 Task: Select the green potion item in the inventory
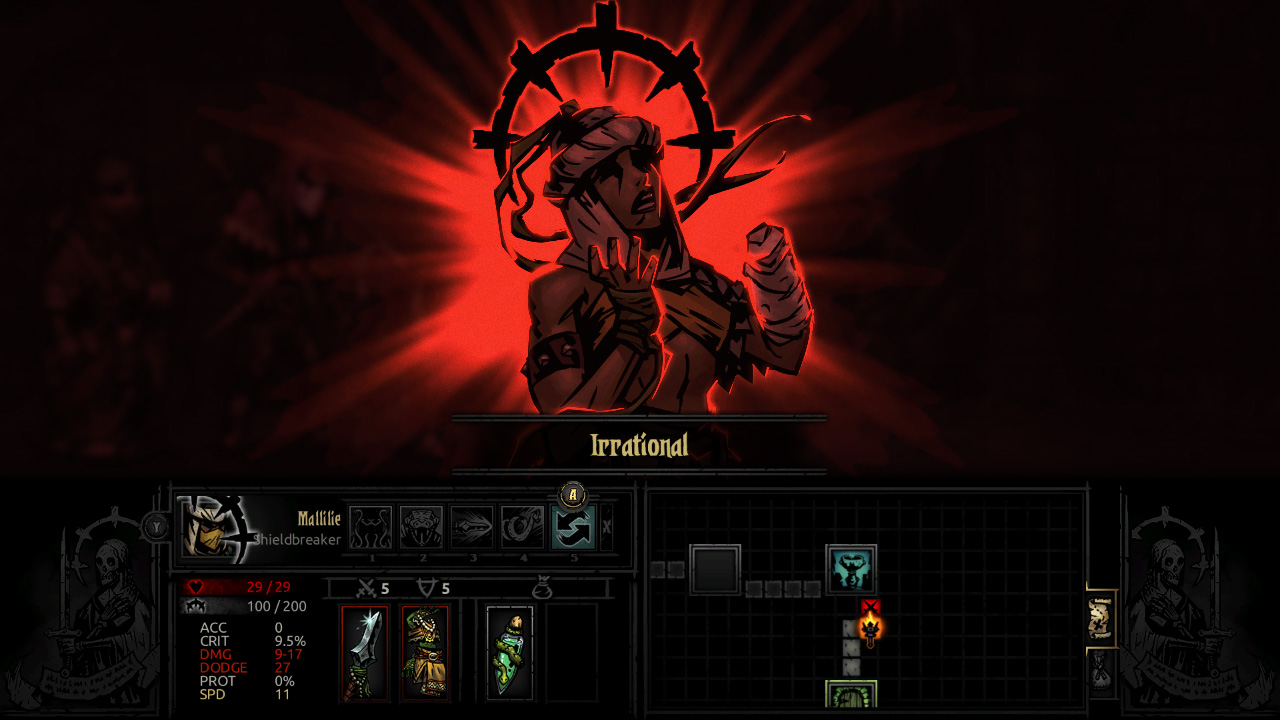pyautogui.click(x=510, y=655)
